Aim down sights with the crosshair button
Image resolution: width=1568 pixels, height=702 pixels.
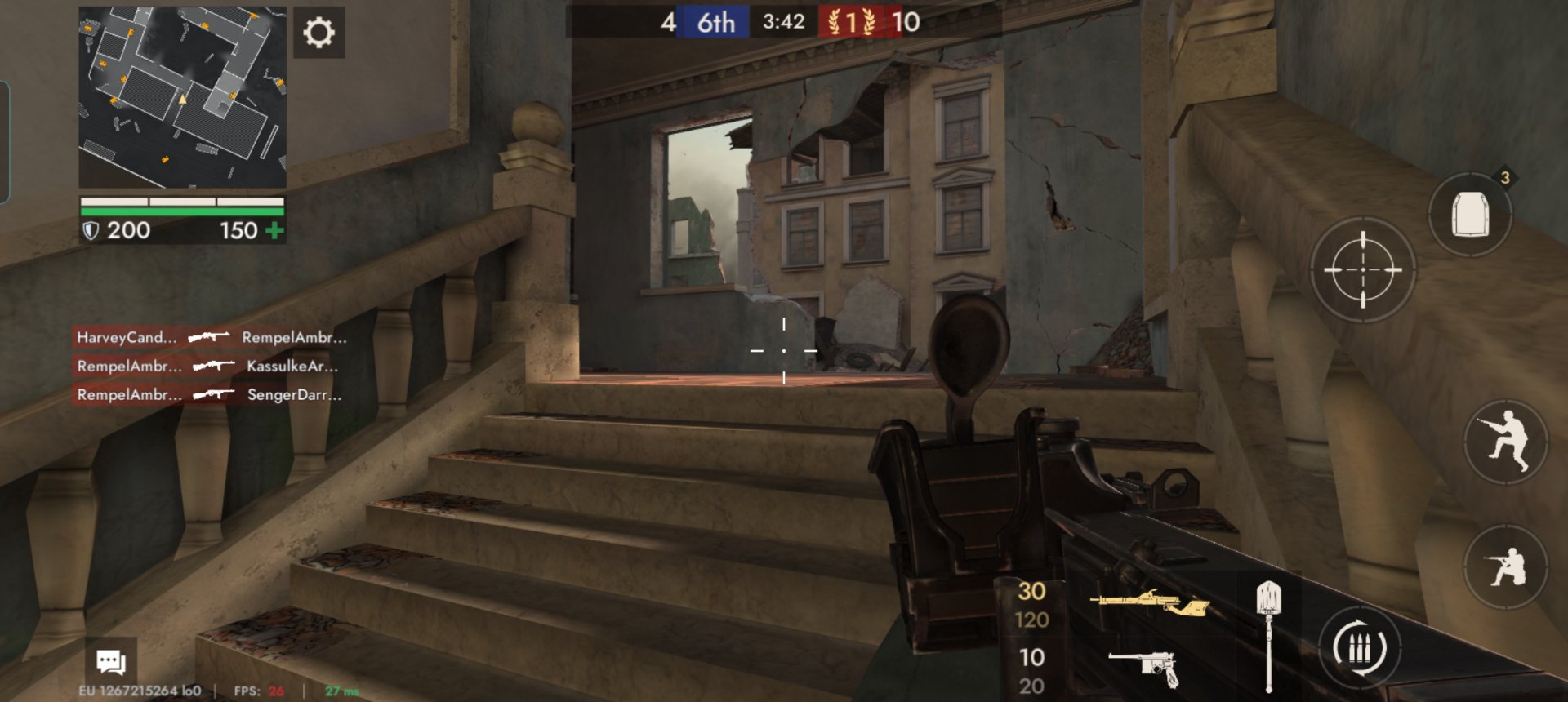click(x=1362, y=269)
